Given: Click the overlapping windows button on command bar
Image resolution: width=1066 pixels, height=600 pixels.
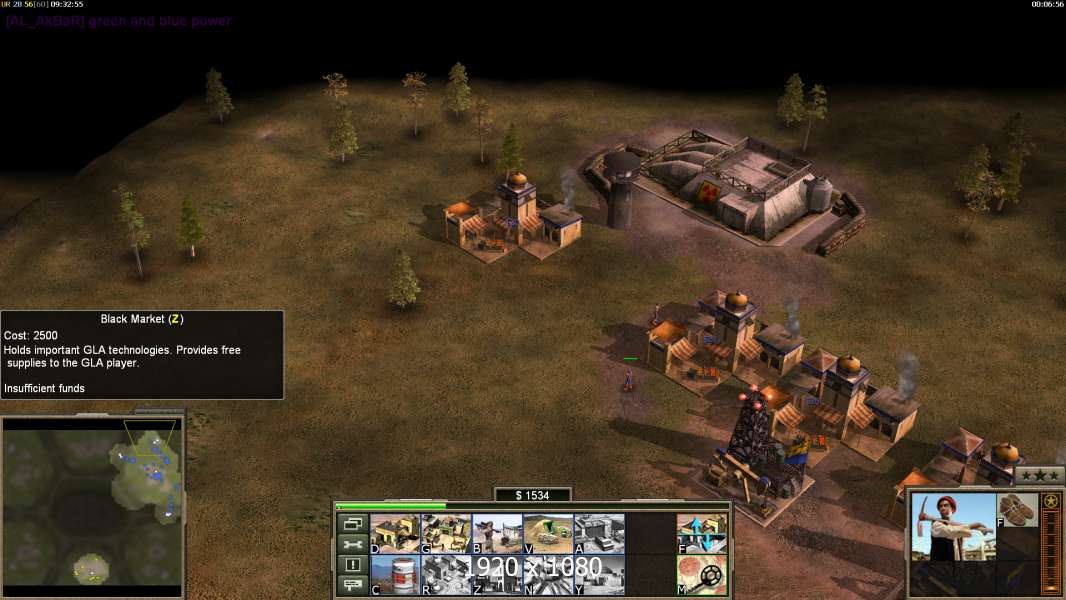Looking at the screenshot, I should [352, 524].
